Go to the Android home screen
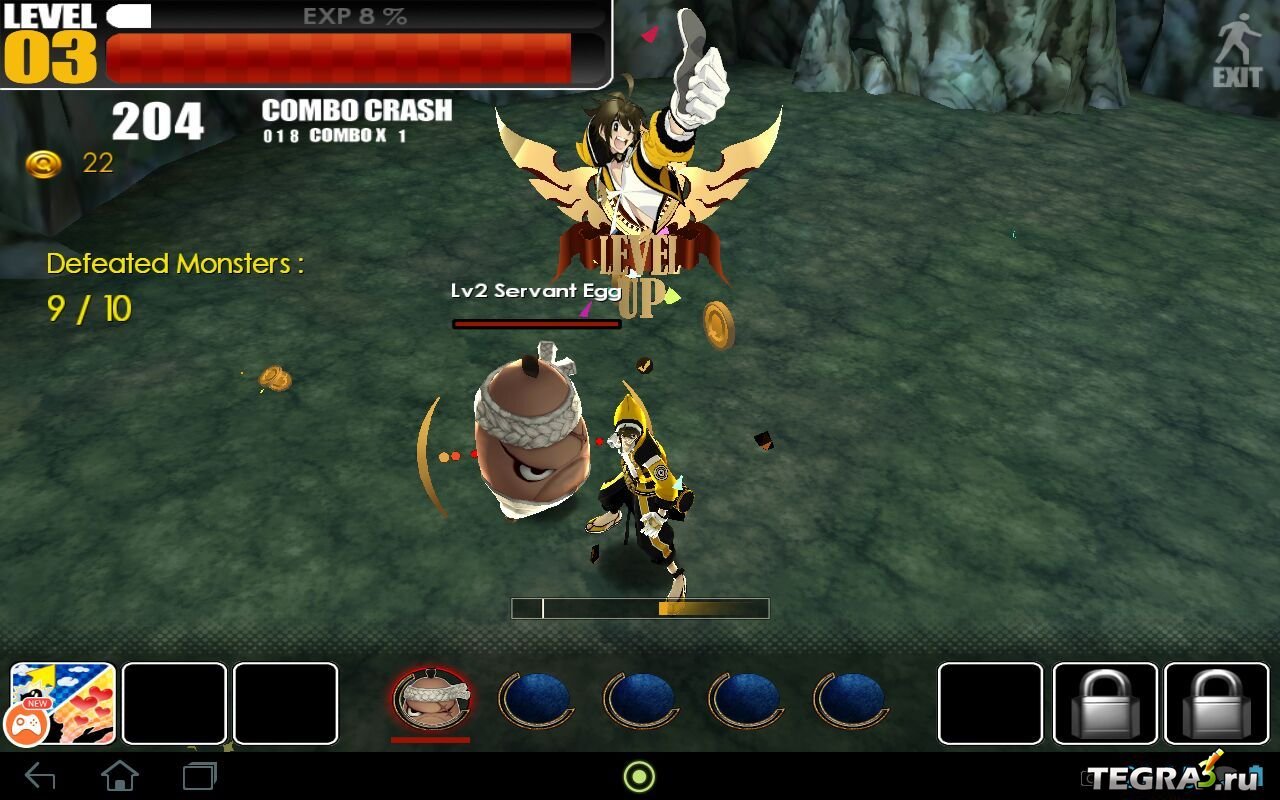Image resolution: width=1280 pixels, height=800 pixels. [x=120, y=776]
